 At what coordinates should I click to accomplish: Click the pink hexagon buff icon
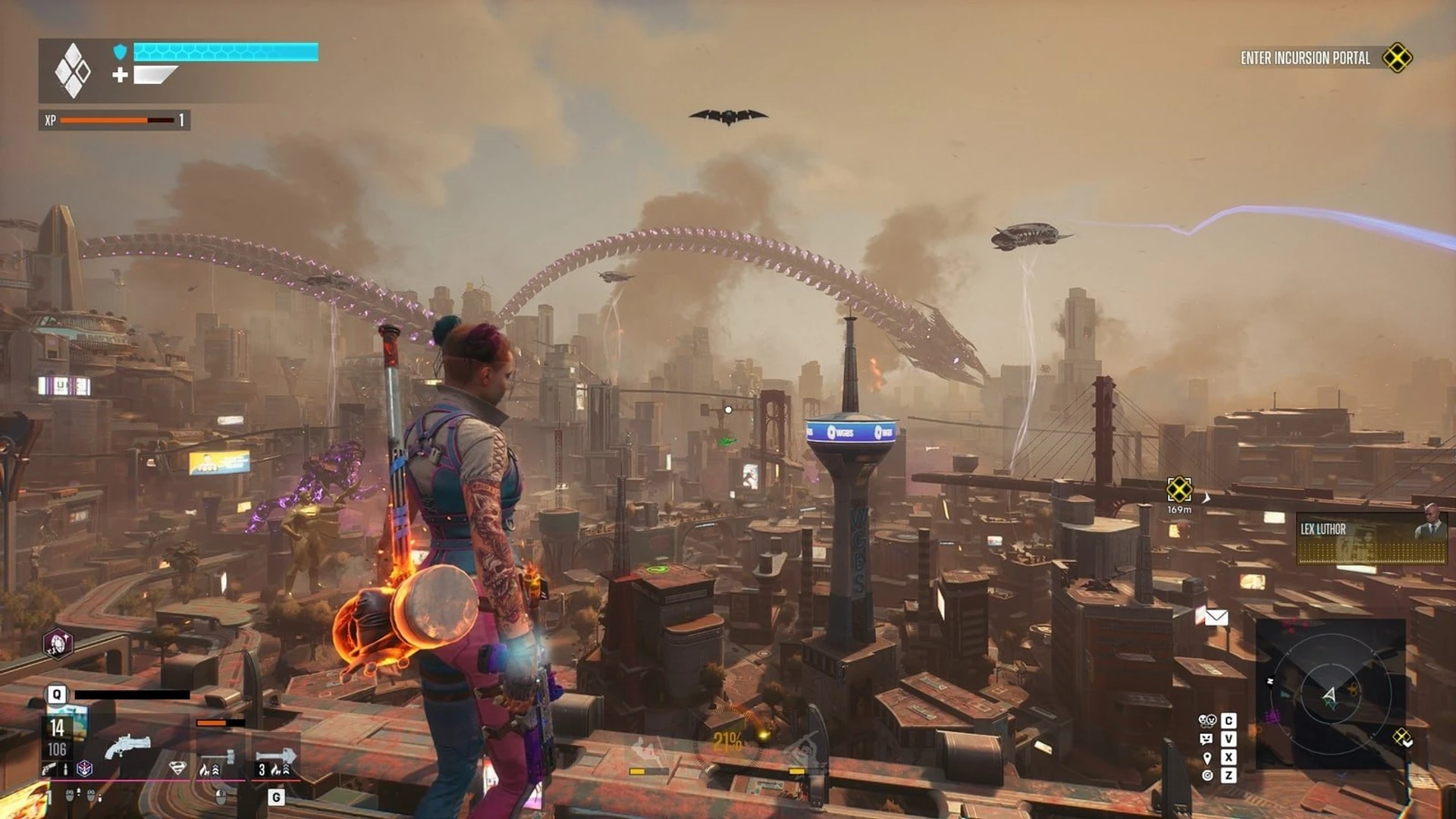[x=58, y=644]
